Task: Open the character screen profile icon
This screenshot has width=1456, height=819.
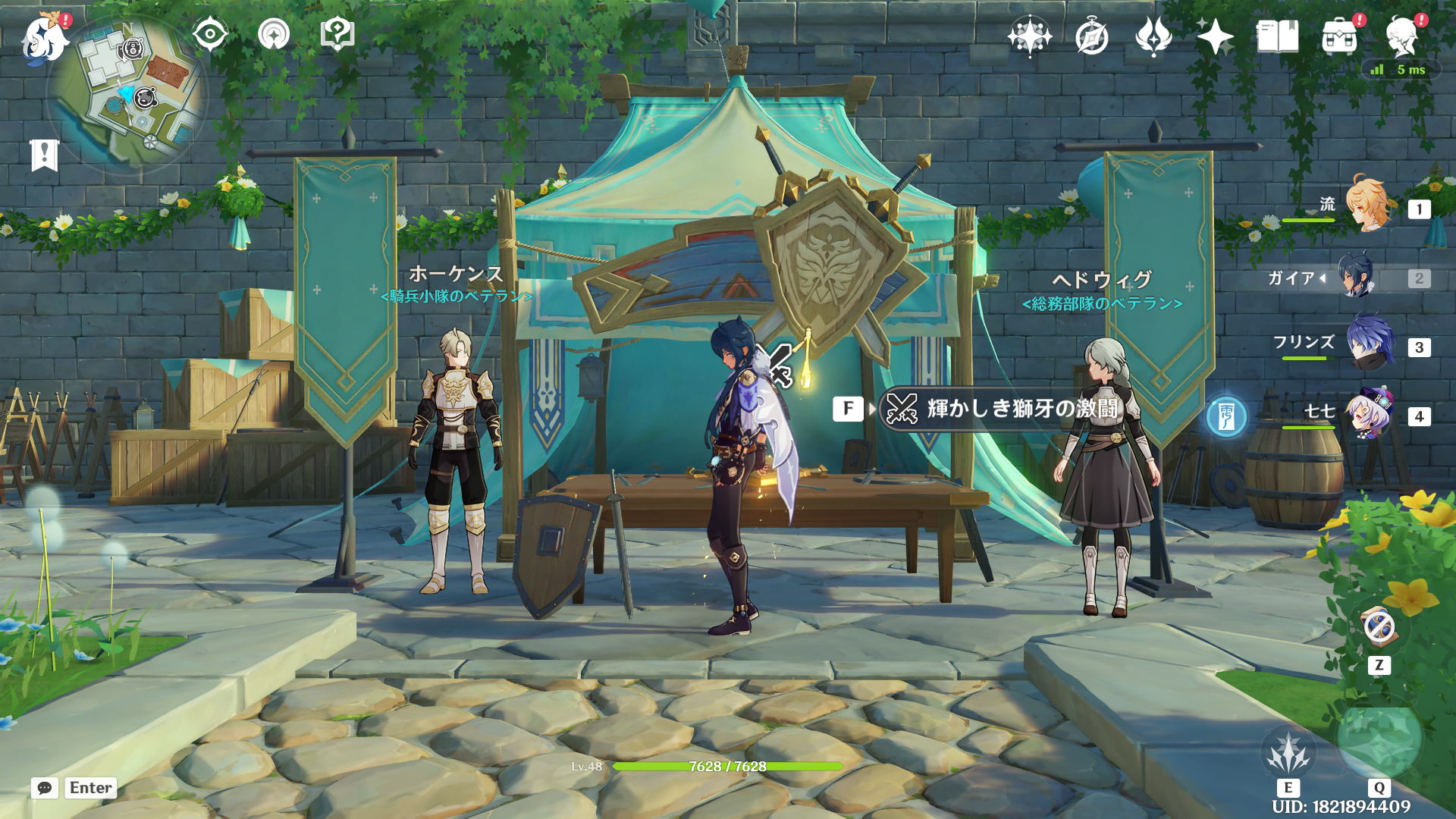Action: (x=1401, y=36)
